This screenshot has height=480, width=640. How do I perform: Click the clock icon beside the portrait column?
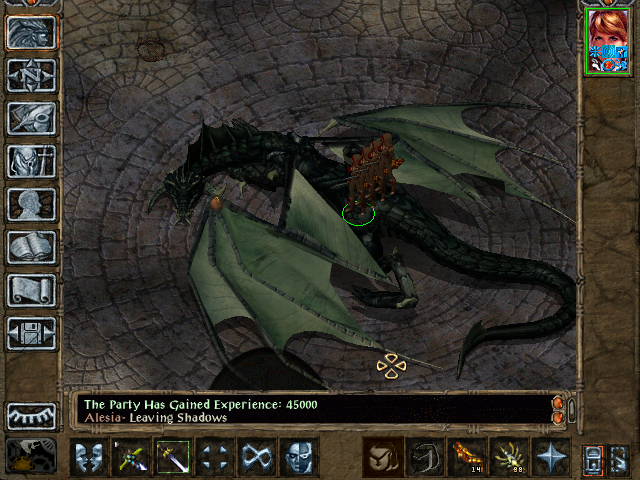pos(31,456)
